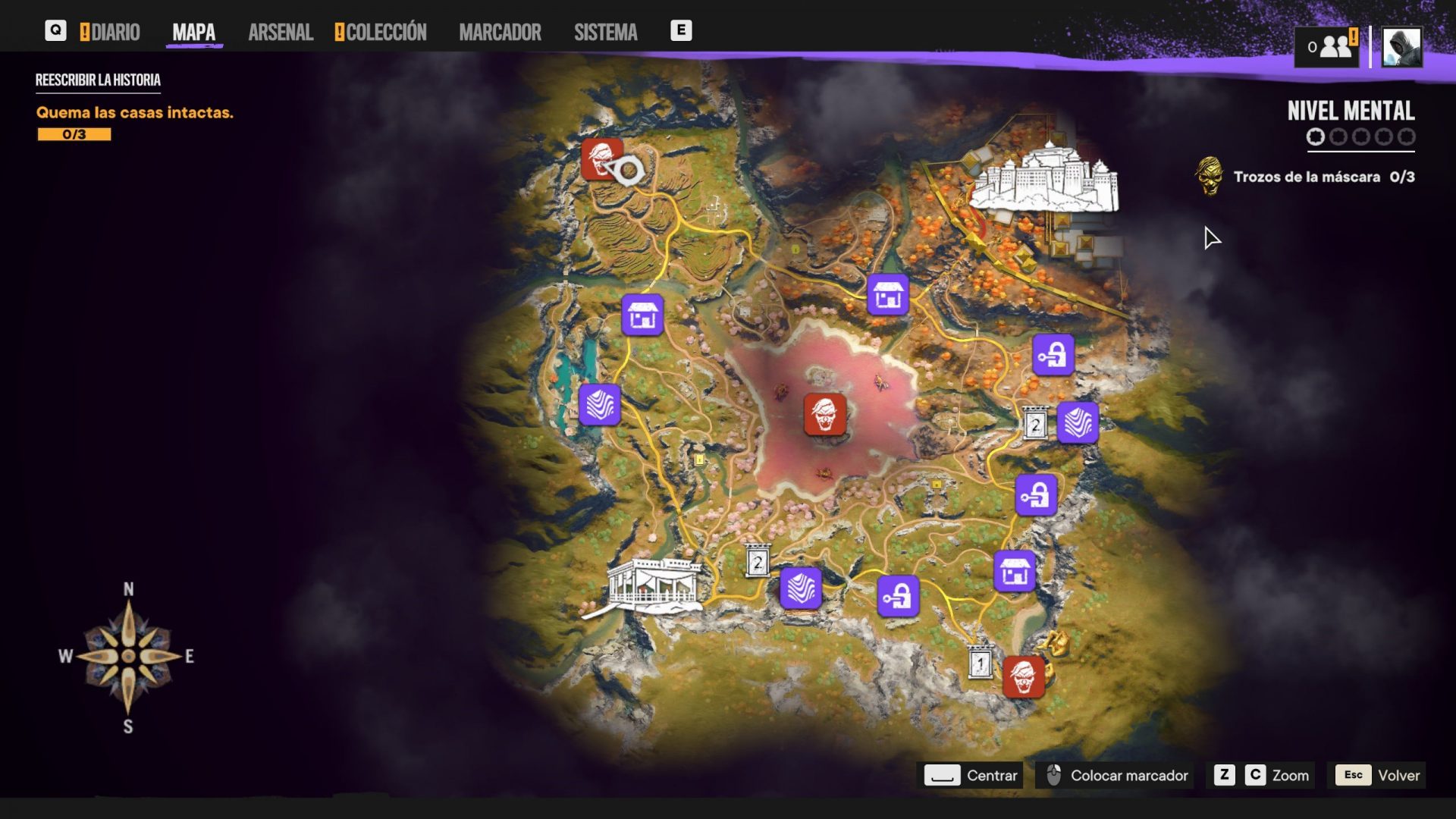Select the Mapa tab

193,32
